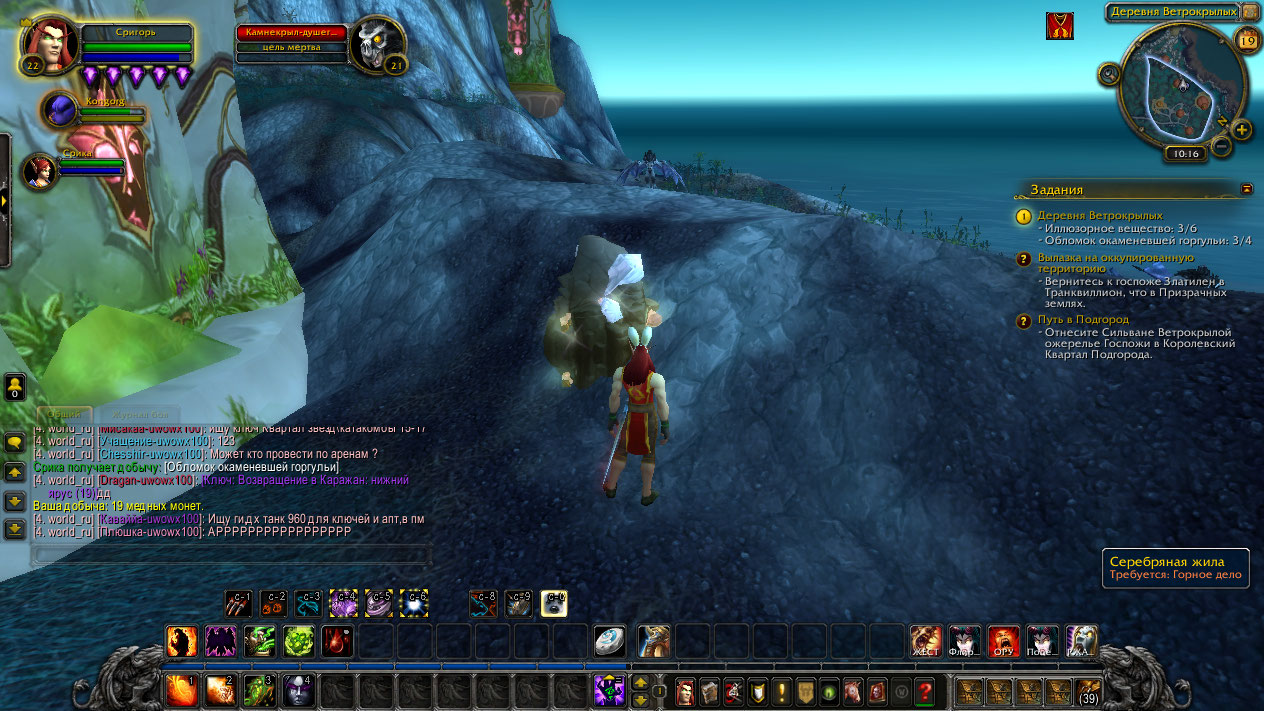Collapse the Задания quest tracker

(x=1246, y=188)
